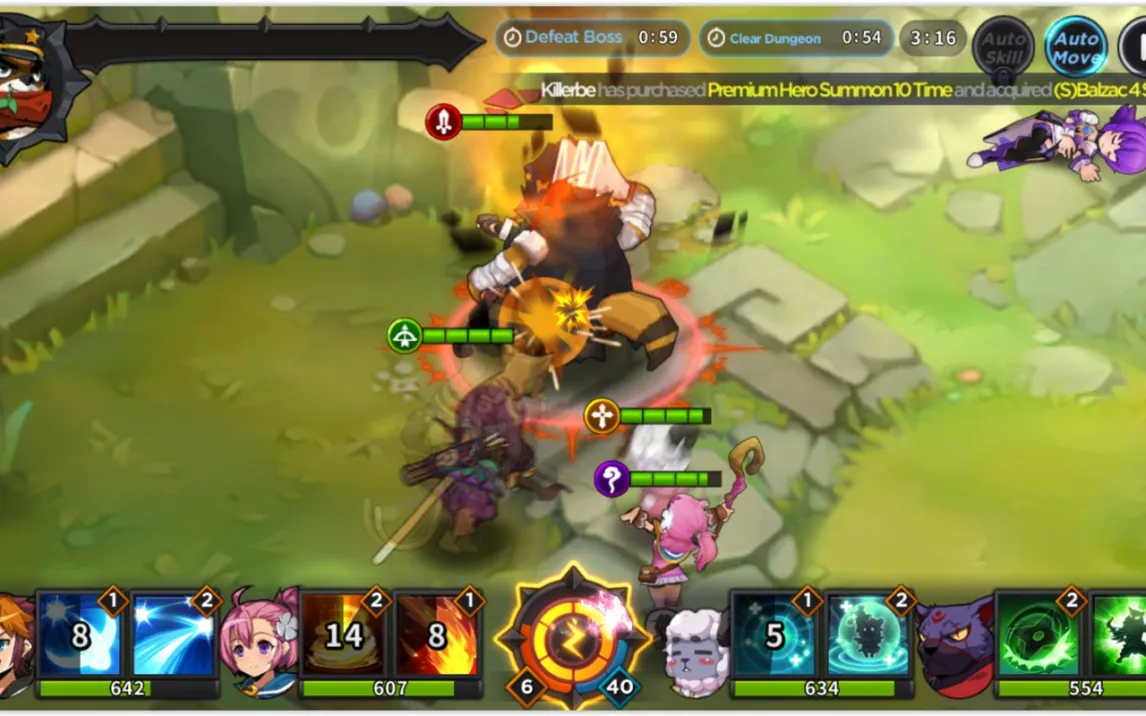This screenshot has height=716, width=1146.
Task: Select the Clear Dungeon objective tracker
Action: click(x=795, y=38)
